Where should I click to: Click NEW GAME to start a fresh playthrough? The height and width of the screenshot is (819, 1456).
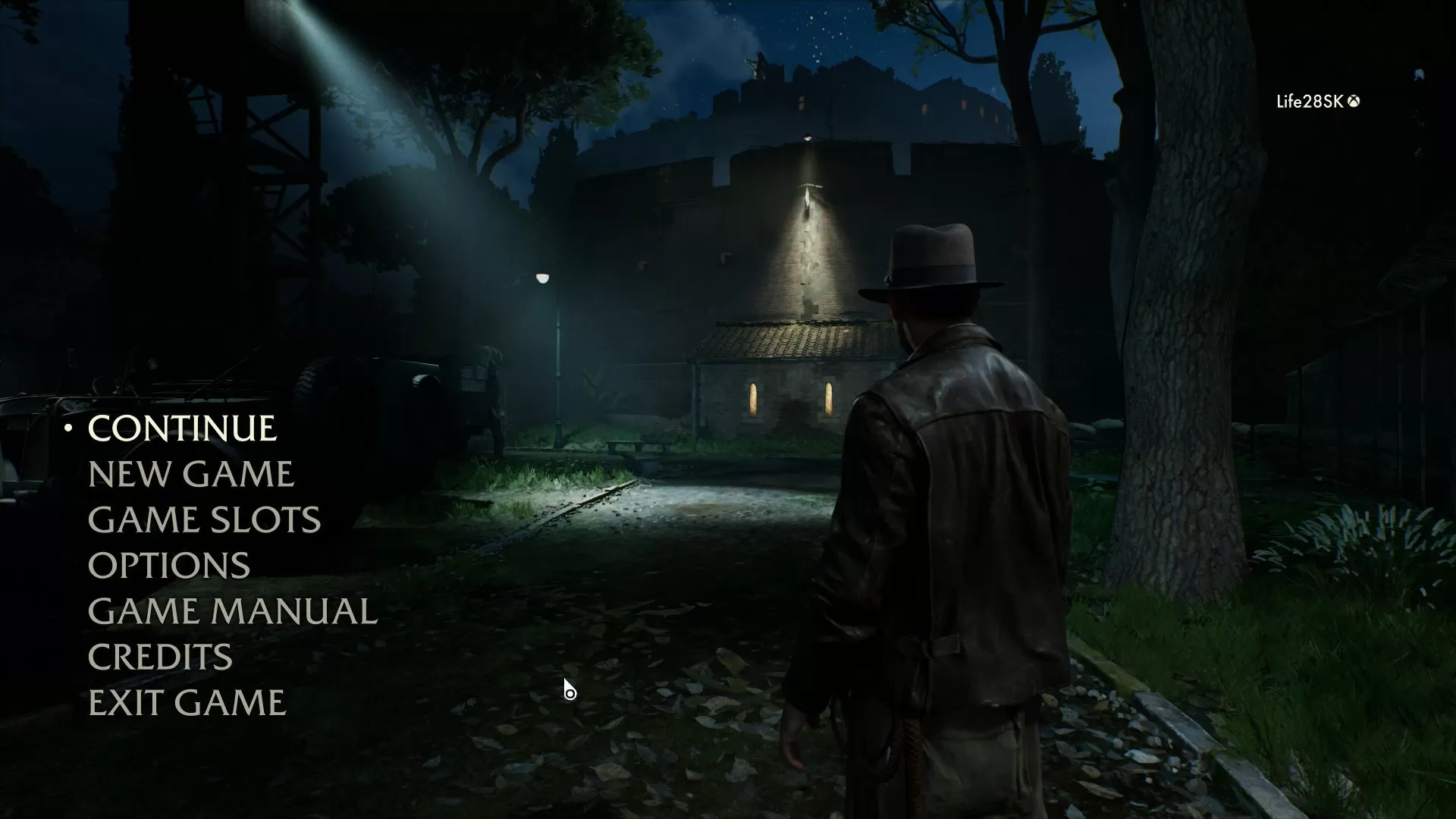tap(191, 475)
